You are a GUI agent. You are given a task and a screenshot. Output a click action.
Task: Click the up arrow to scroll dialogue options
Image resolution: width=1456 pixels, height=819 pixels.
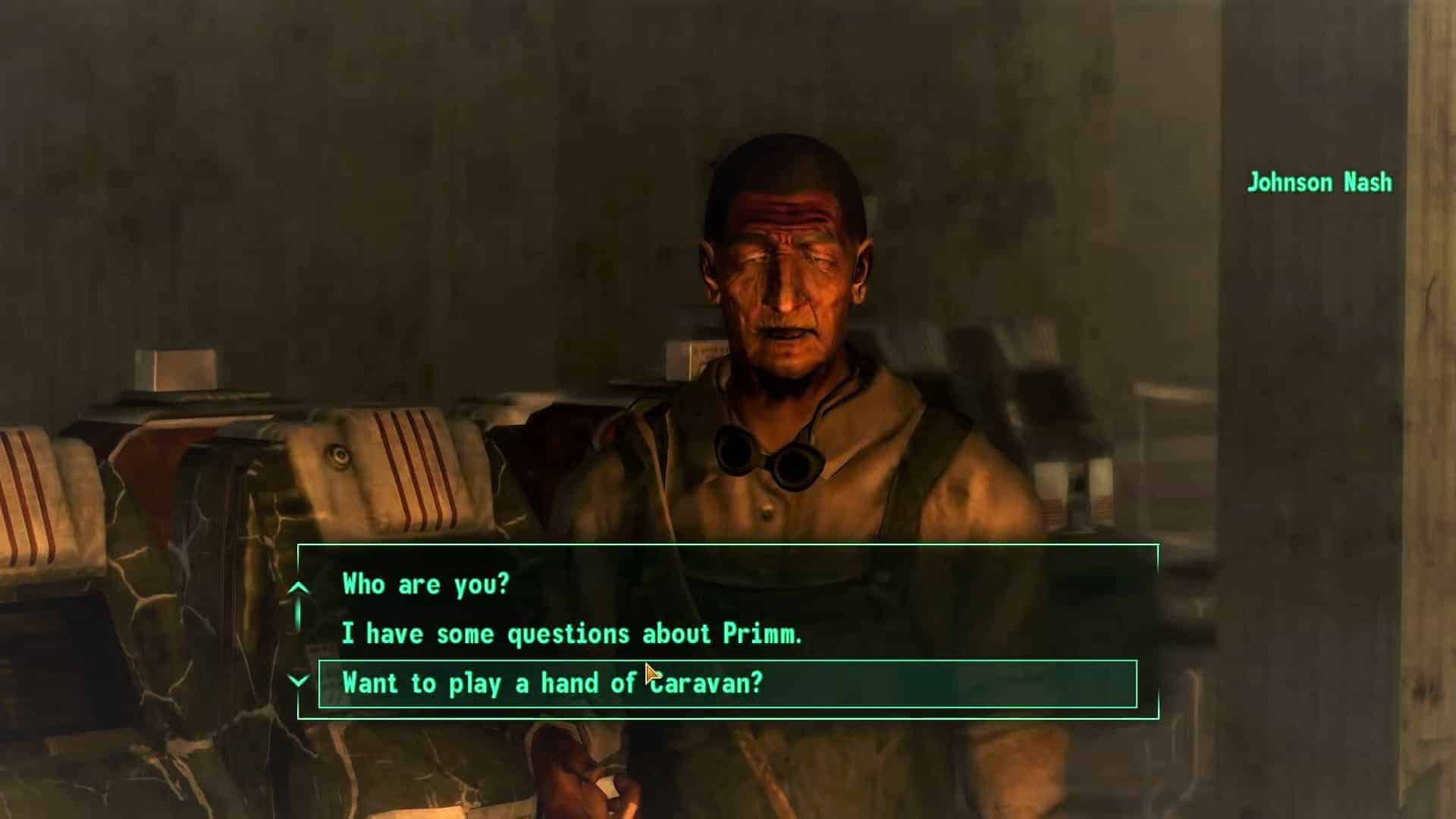click(x=300, y=585)
